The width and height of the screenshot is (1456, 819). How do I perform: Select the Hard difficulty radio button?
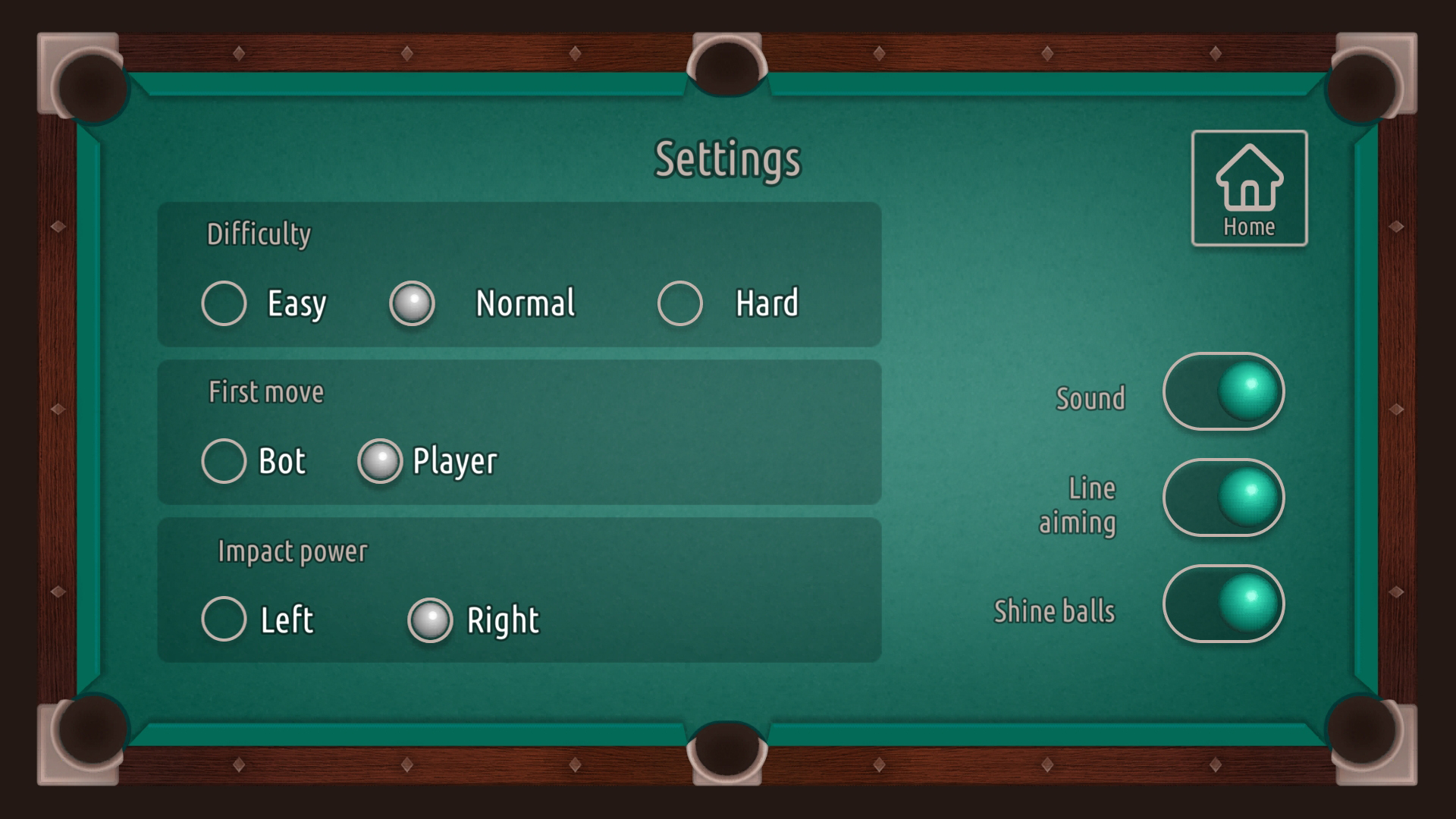tap(679, 303)
